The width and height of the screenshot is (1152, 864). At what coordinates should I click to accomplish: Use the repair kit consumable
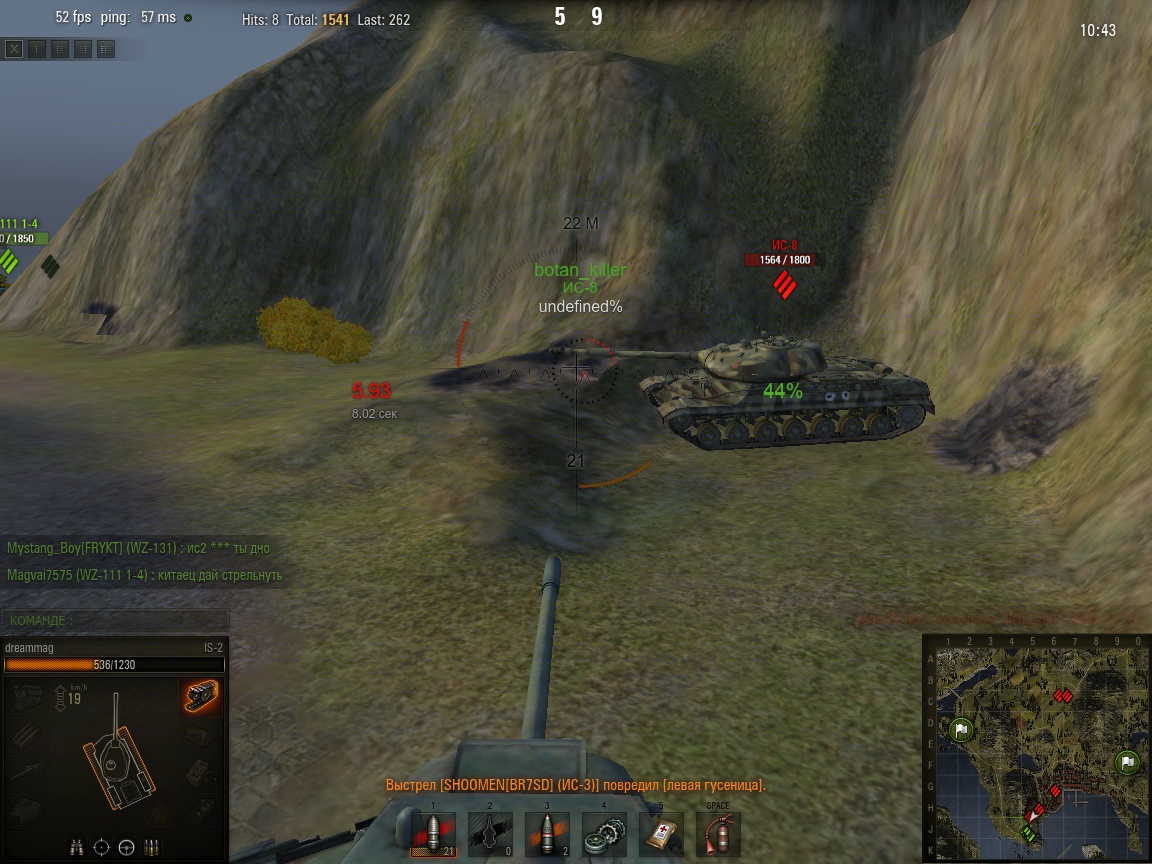[604, 833]
